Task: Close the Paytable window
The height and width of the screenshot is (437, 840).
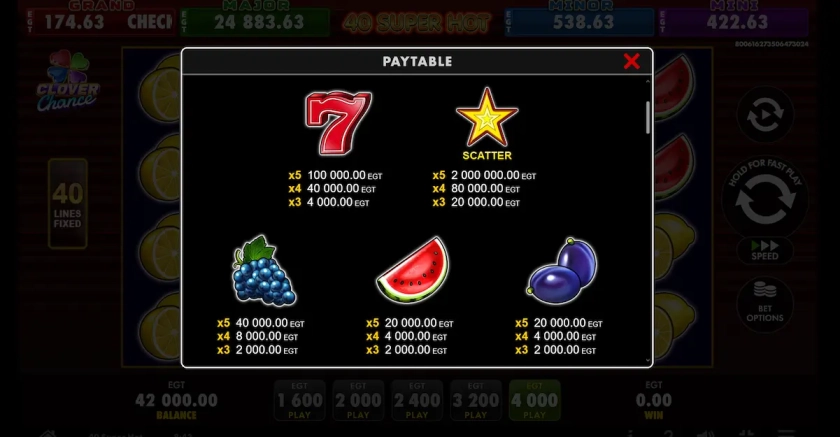Action: click(631, 61)
